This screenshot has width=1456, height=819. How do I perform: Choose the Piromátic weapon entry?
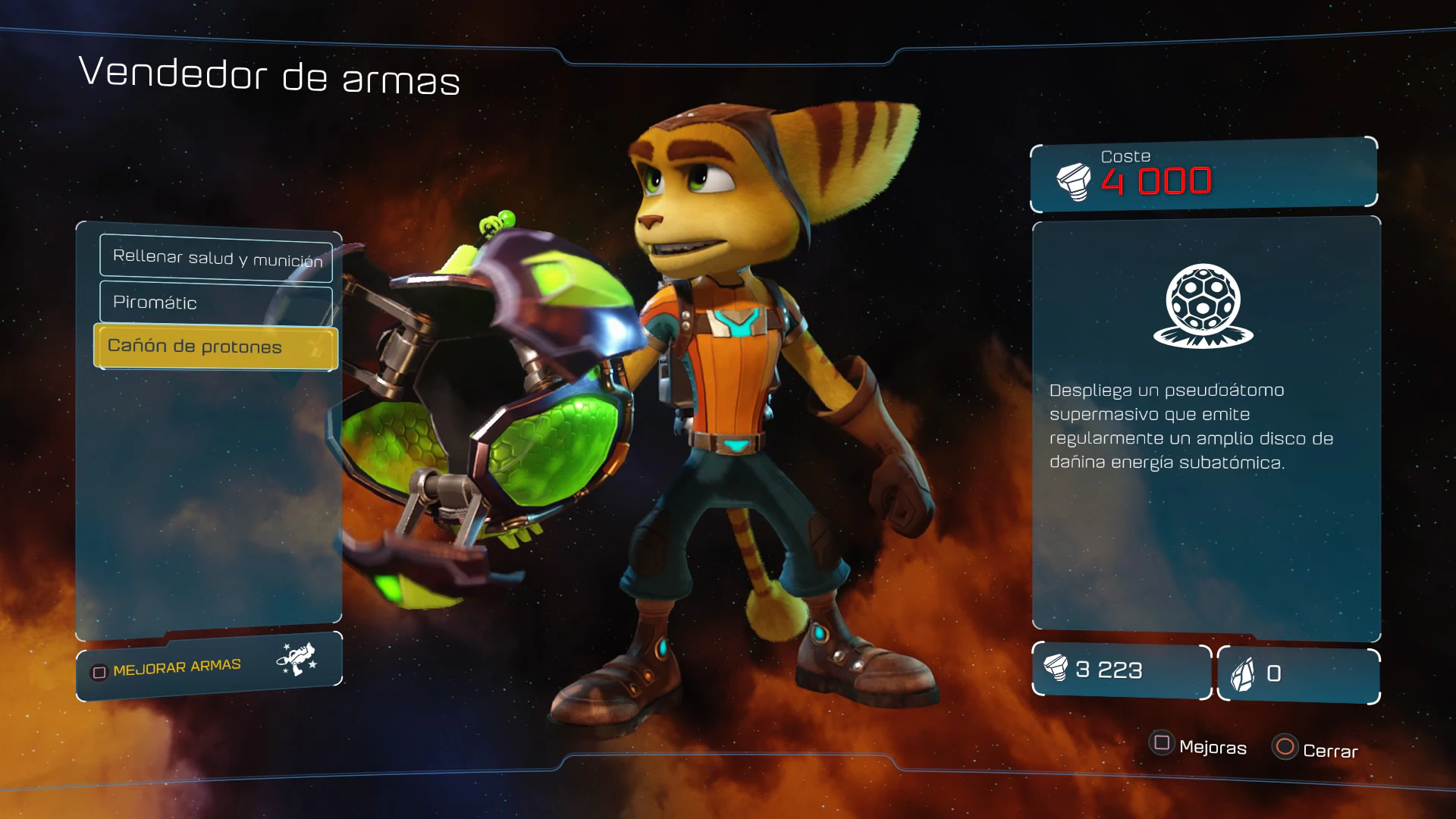pyautogui.click(x=216, y=303)
